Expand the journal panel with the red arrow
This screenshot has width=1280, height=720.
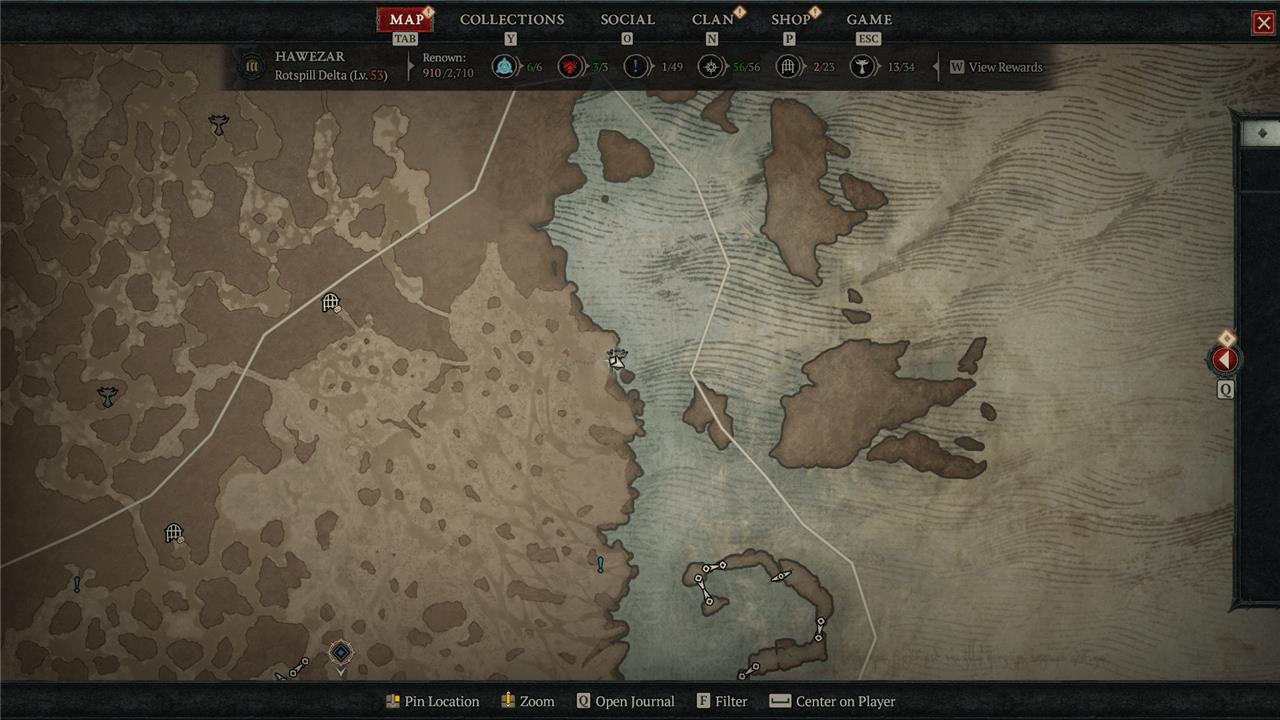click(1225, 360)
